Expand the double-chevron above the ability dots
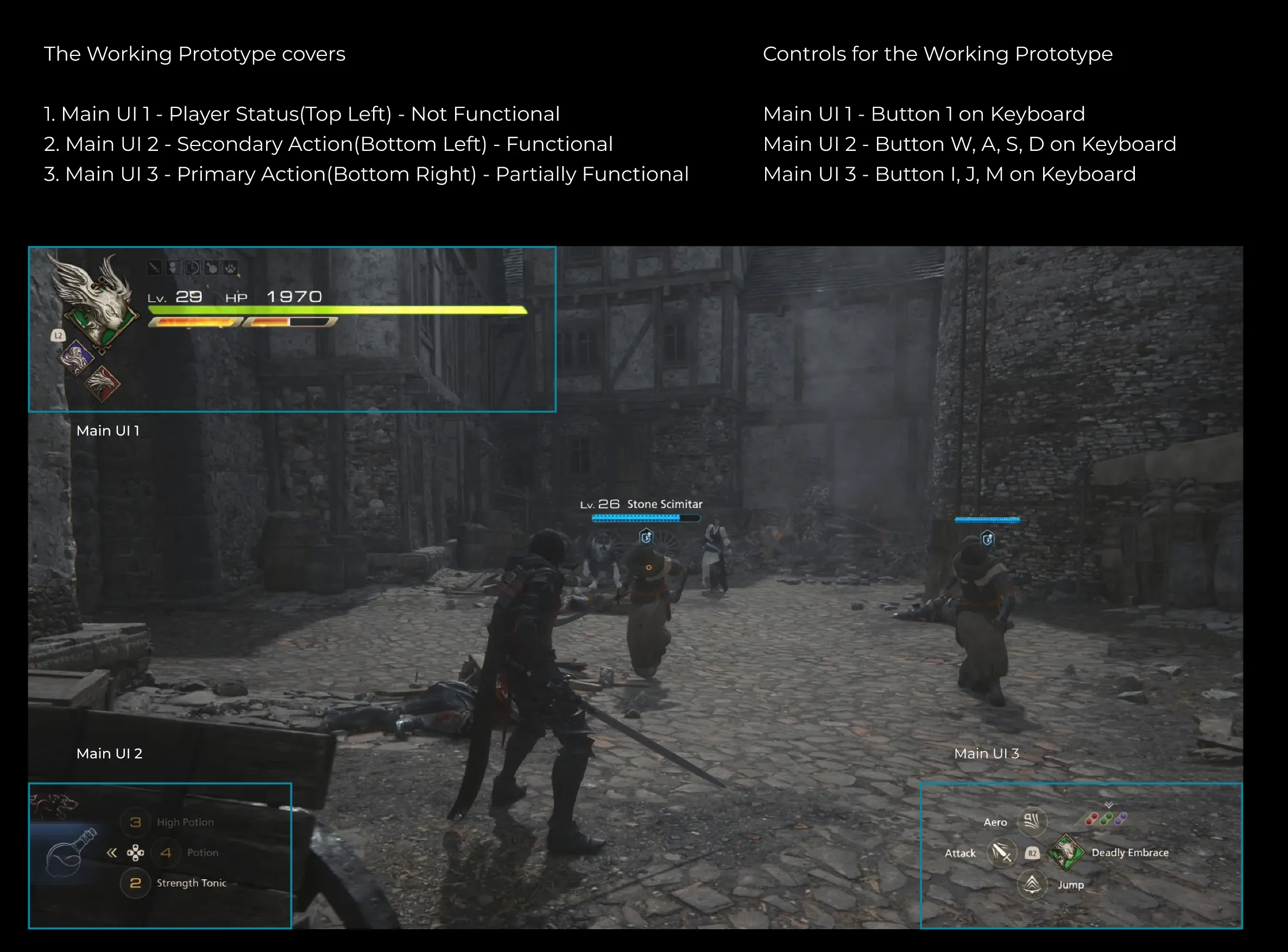Screen dimensions: 1288x952 1109,805
